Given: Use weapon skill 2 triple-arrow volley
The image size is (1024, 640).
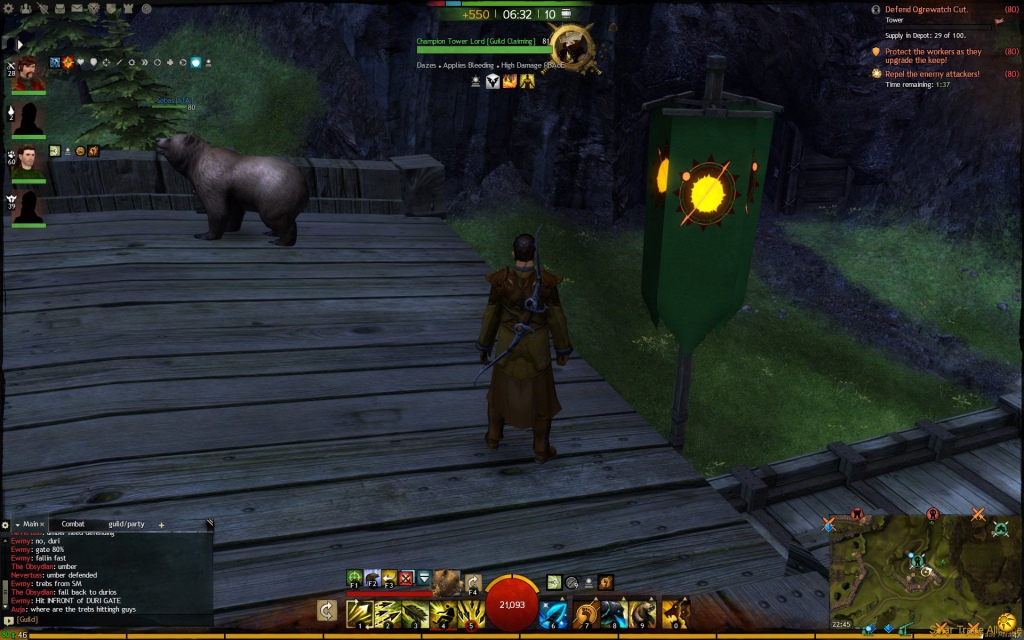Looking at the screenshot, I should coord(387,610).
